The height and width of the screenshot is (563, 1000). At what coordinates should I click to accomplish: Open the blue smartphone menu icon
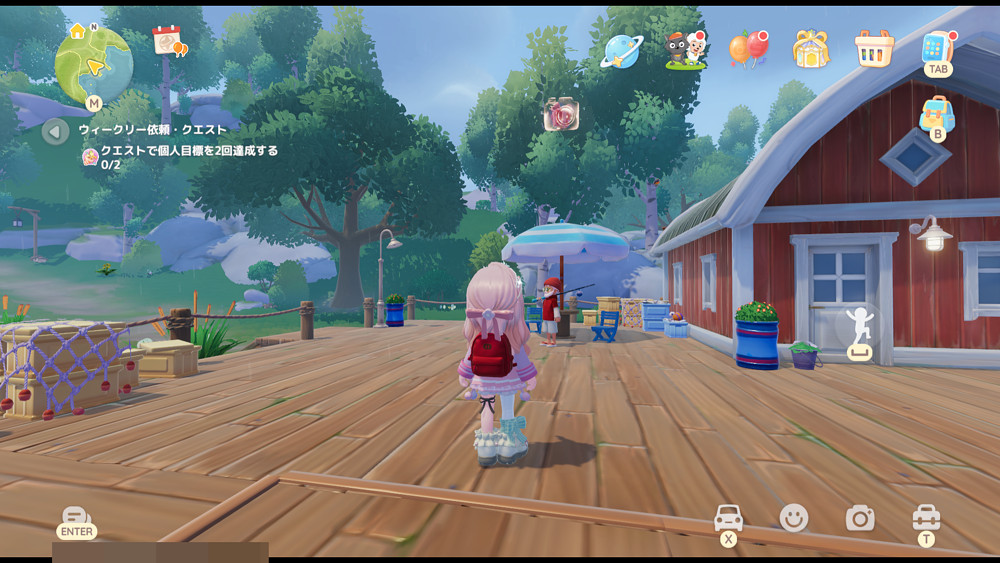938,47
